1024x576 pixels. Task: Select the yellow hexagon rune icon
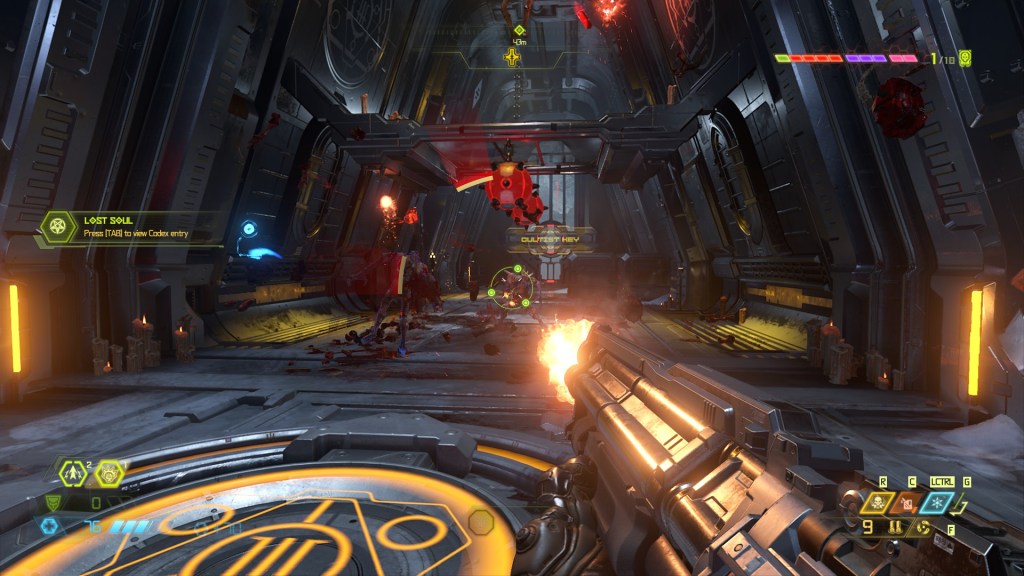(x=108, y=472)
